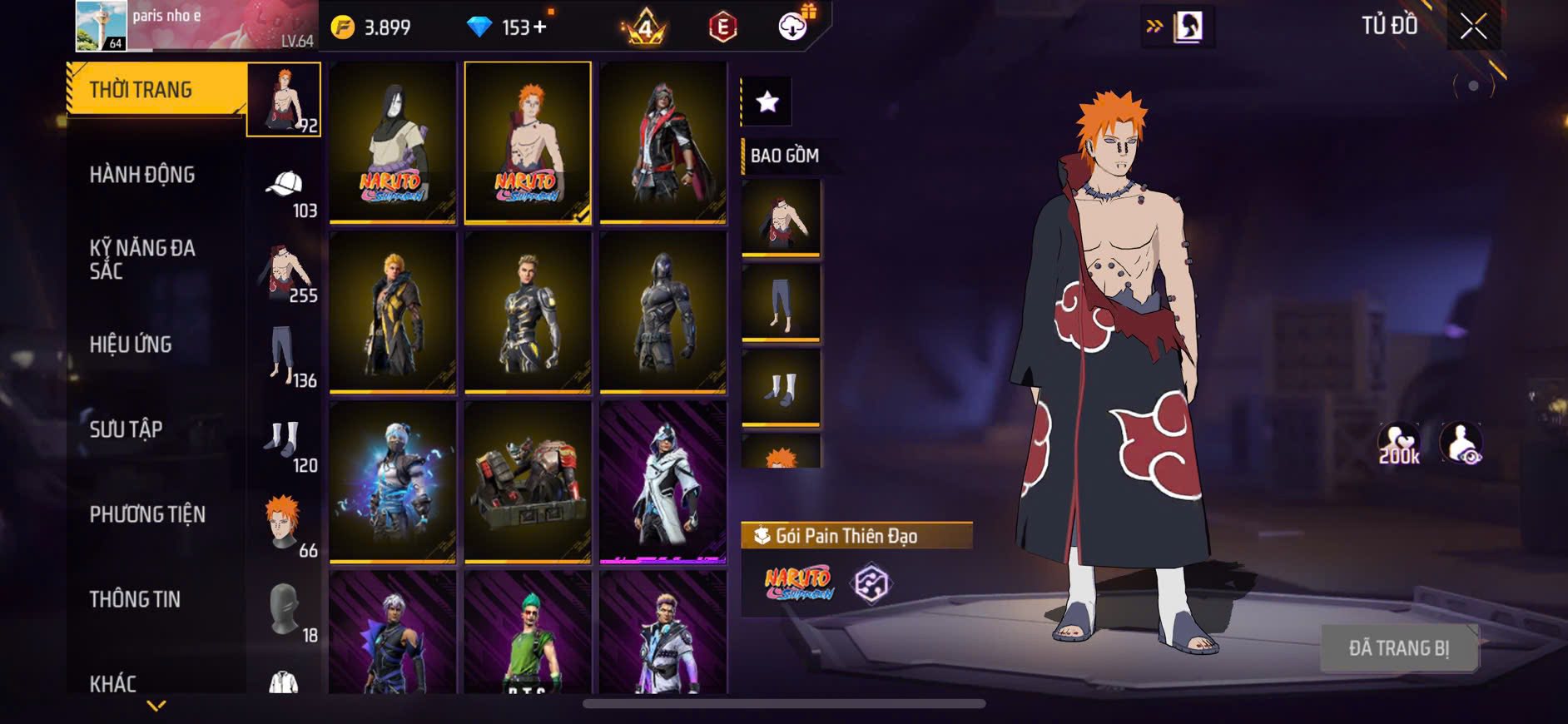Select the loot crate bundle thumbnail

tap(528, 482)
